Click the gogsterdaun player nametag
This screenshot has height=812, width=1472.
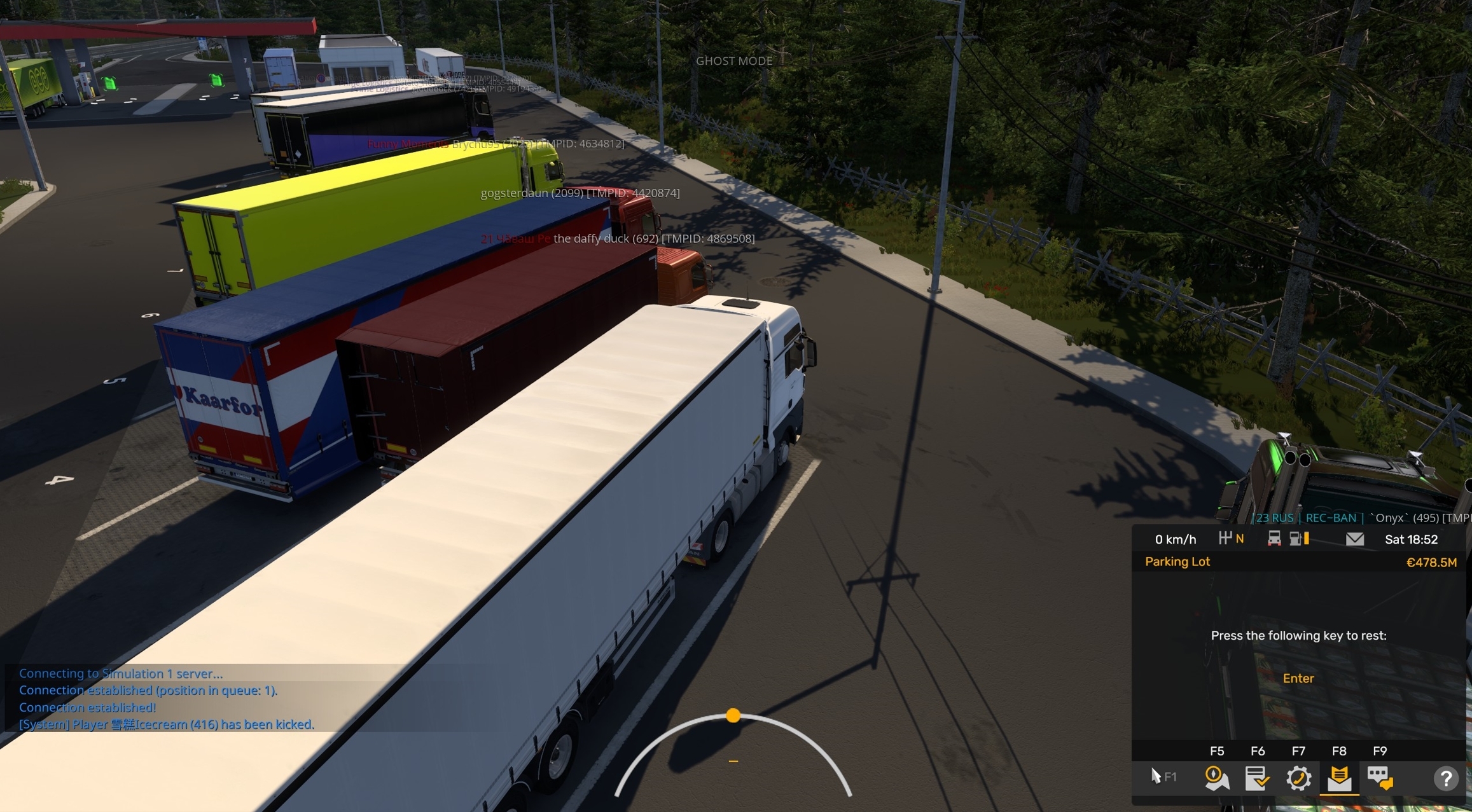click(580, 193)
